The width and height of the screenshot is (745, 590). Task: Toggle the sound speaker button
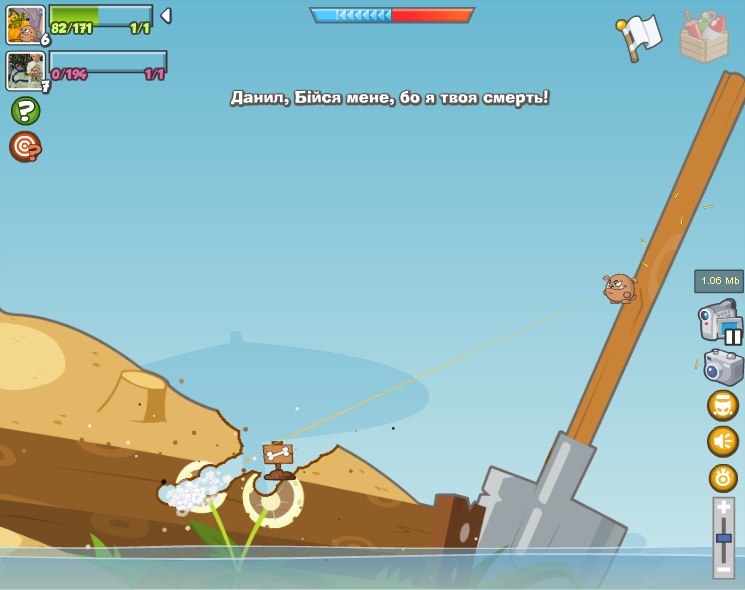(x=723, y=441)
